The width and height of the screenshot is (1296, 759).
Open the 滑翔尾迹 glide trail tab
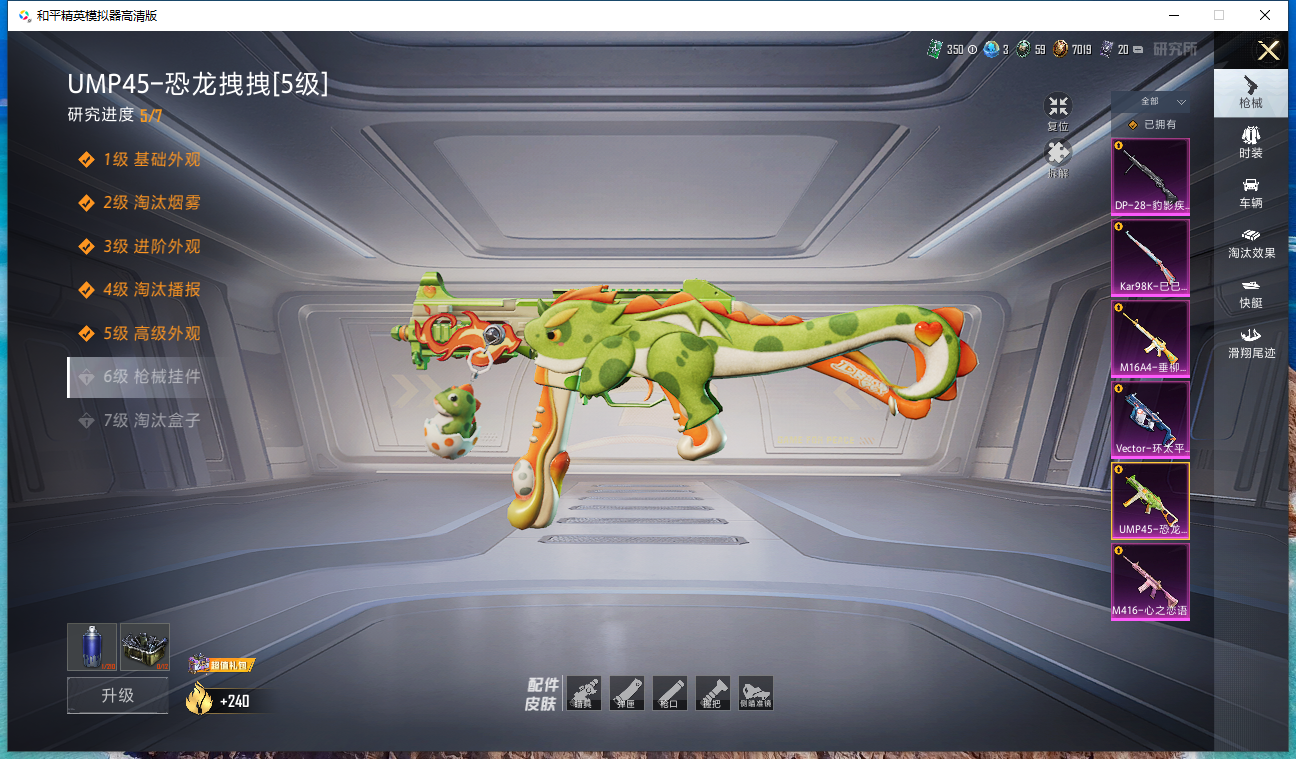[x=1250, y=343]
